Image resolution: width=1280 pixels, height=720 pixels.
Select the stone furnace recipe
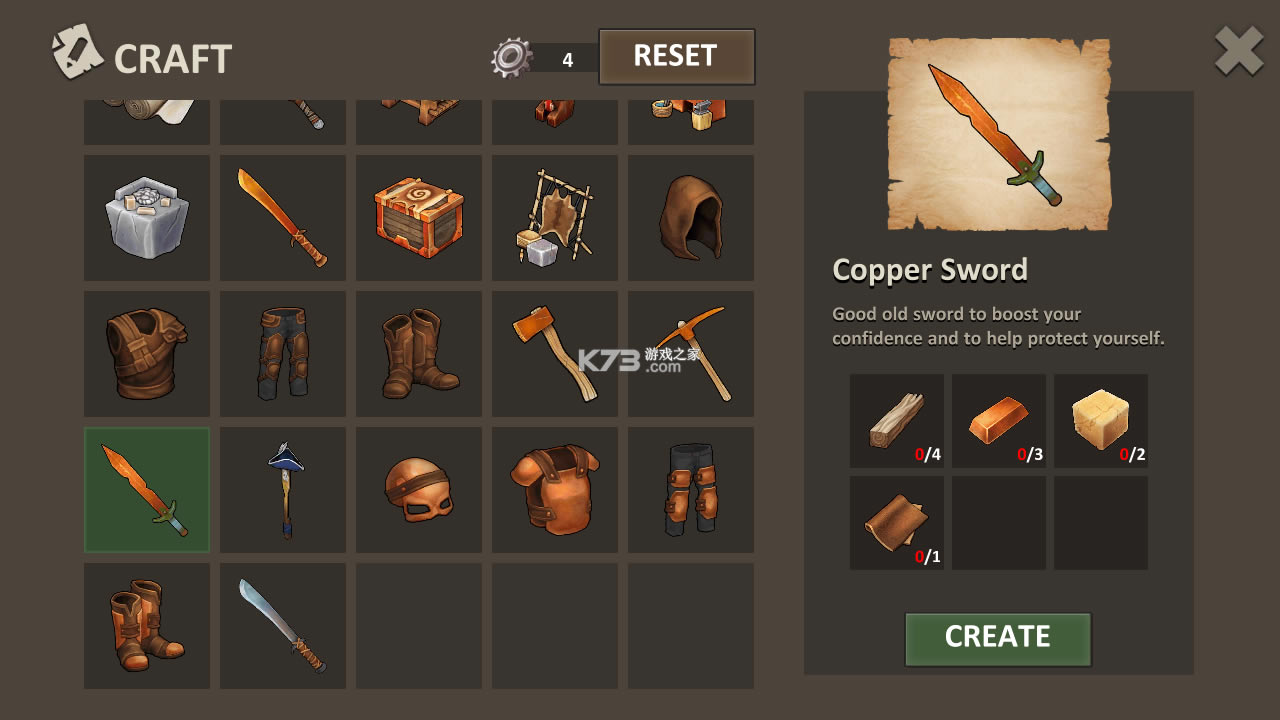147,218
